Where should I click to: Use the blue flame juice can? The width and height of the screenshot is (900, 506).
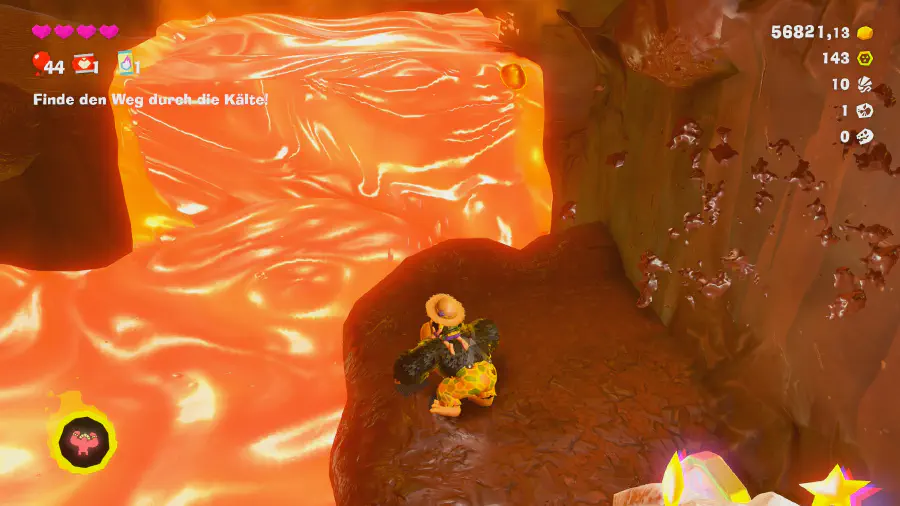pyautogui.click(x=127, y=64)
